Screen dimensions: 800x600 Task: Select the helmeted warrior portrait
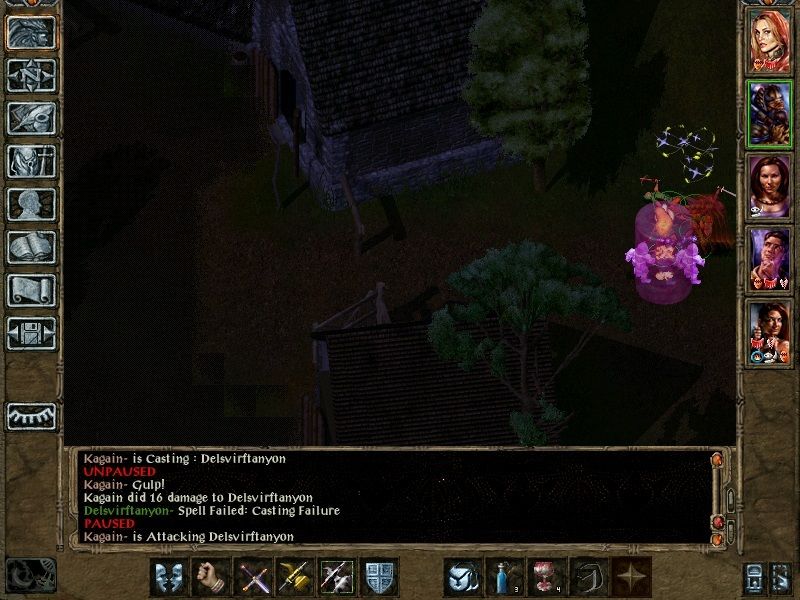point(769,113)
